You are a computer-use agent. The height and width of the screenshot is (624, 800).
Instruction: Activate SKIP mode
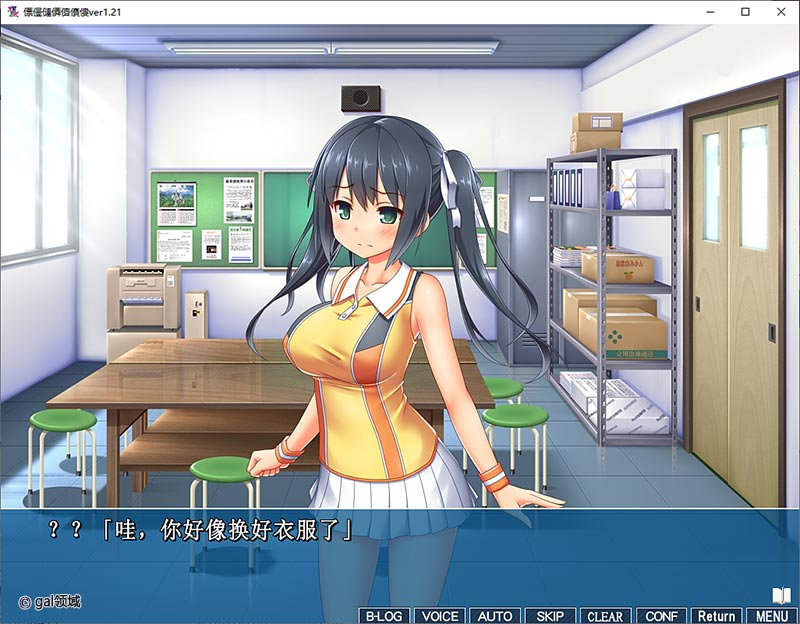tap(549, 616)
